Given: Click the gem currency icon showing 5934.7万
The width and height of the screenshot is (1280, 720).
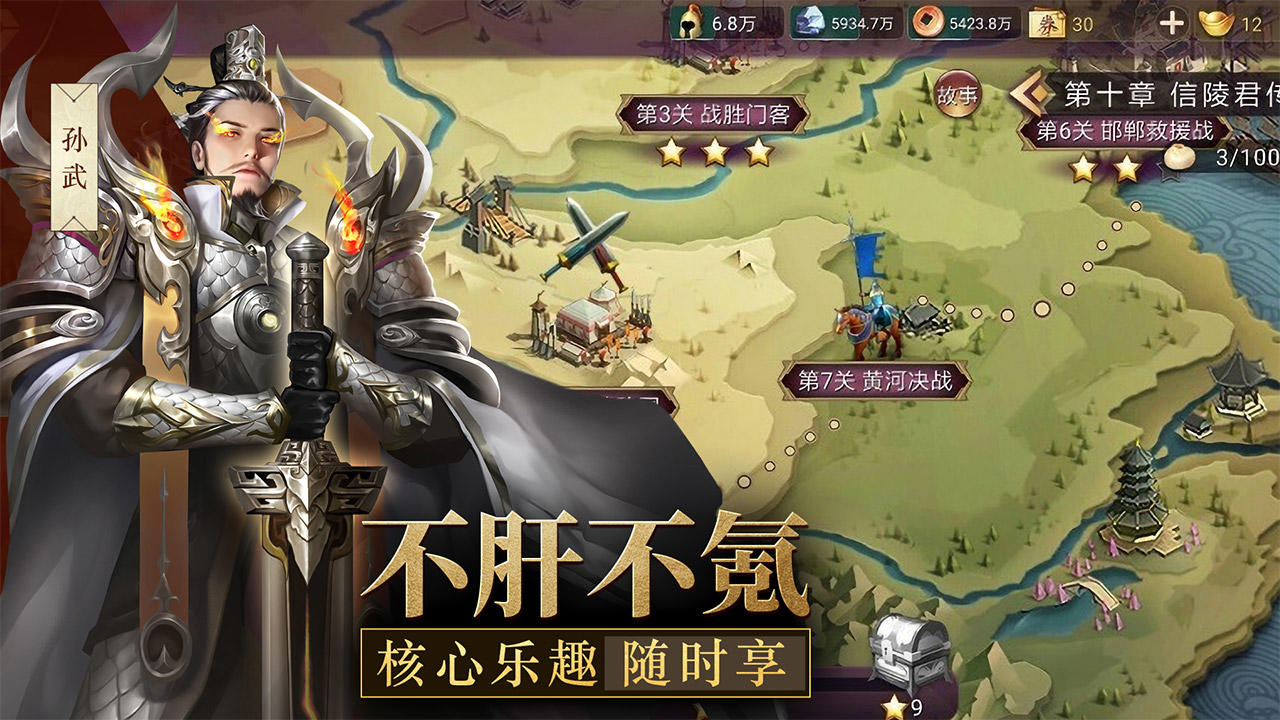Looking at the screenshot, I should coord(812,19).
